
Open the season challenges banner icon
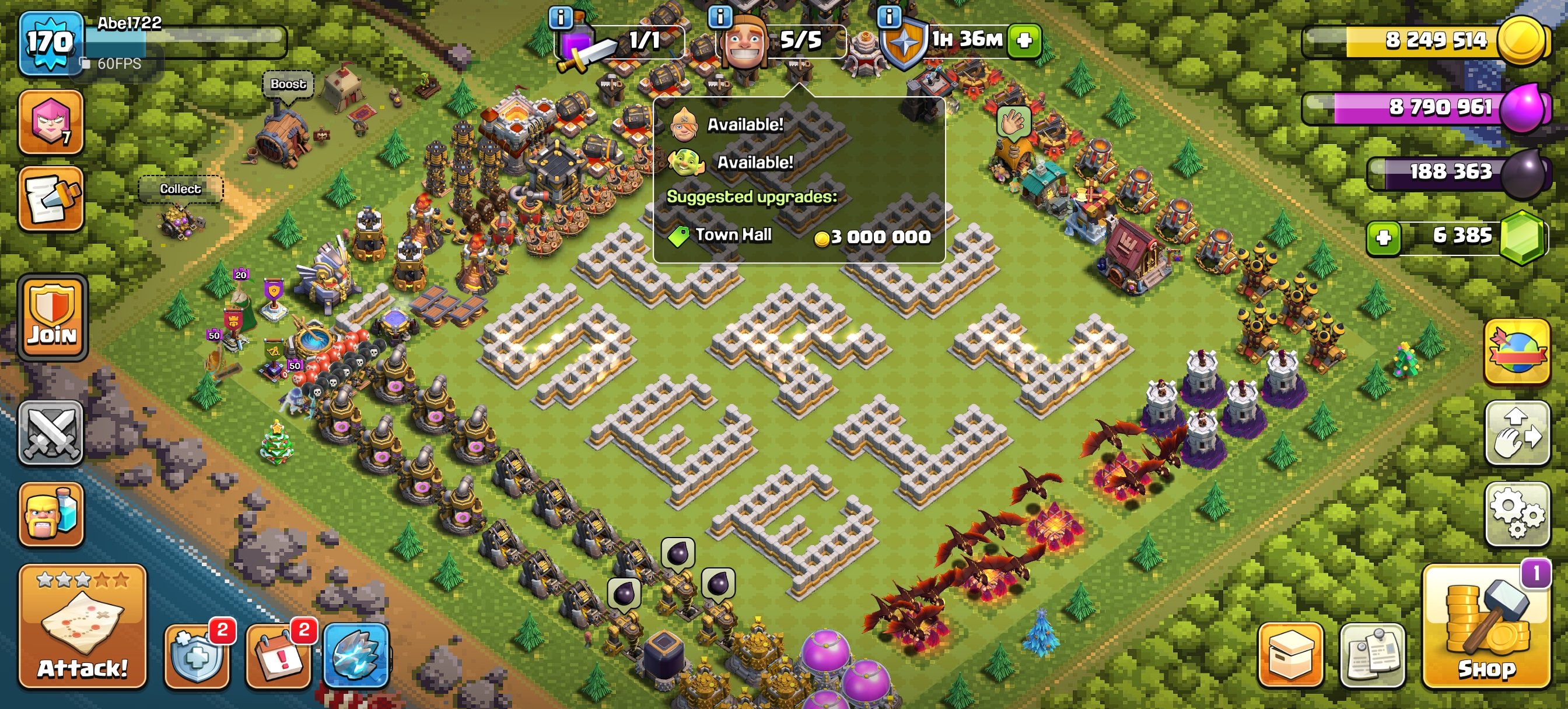pyautogui.click(x=1517, y=351)
